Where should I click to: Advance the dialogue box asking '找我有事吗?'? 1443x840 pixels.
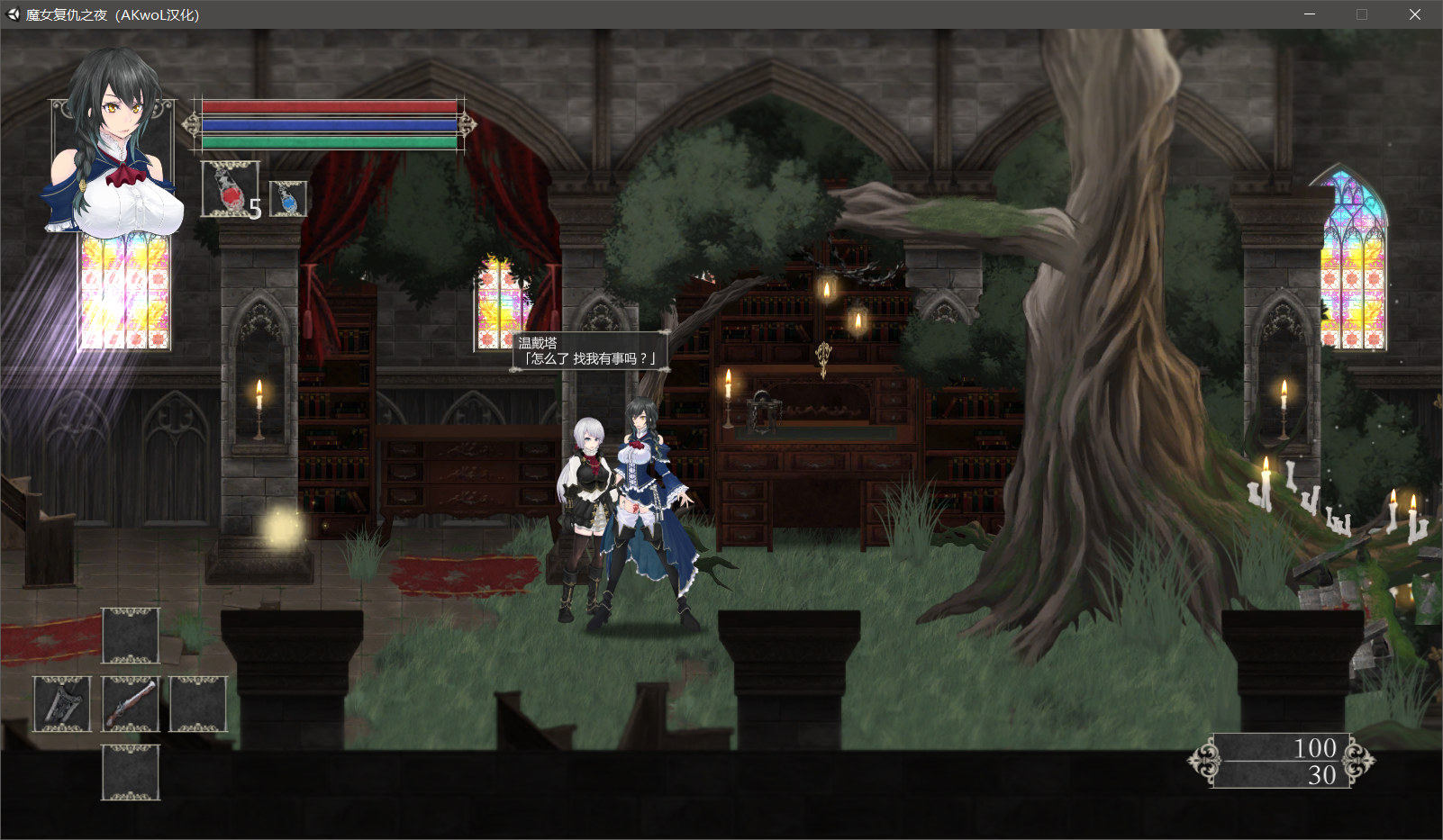(x=591, y=351)
